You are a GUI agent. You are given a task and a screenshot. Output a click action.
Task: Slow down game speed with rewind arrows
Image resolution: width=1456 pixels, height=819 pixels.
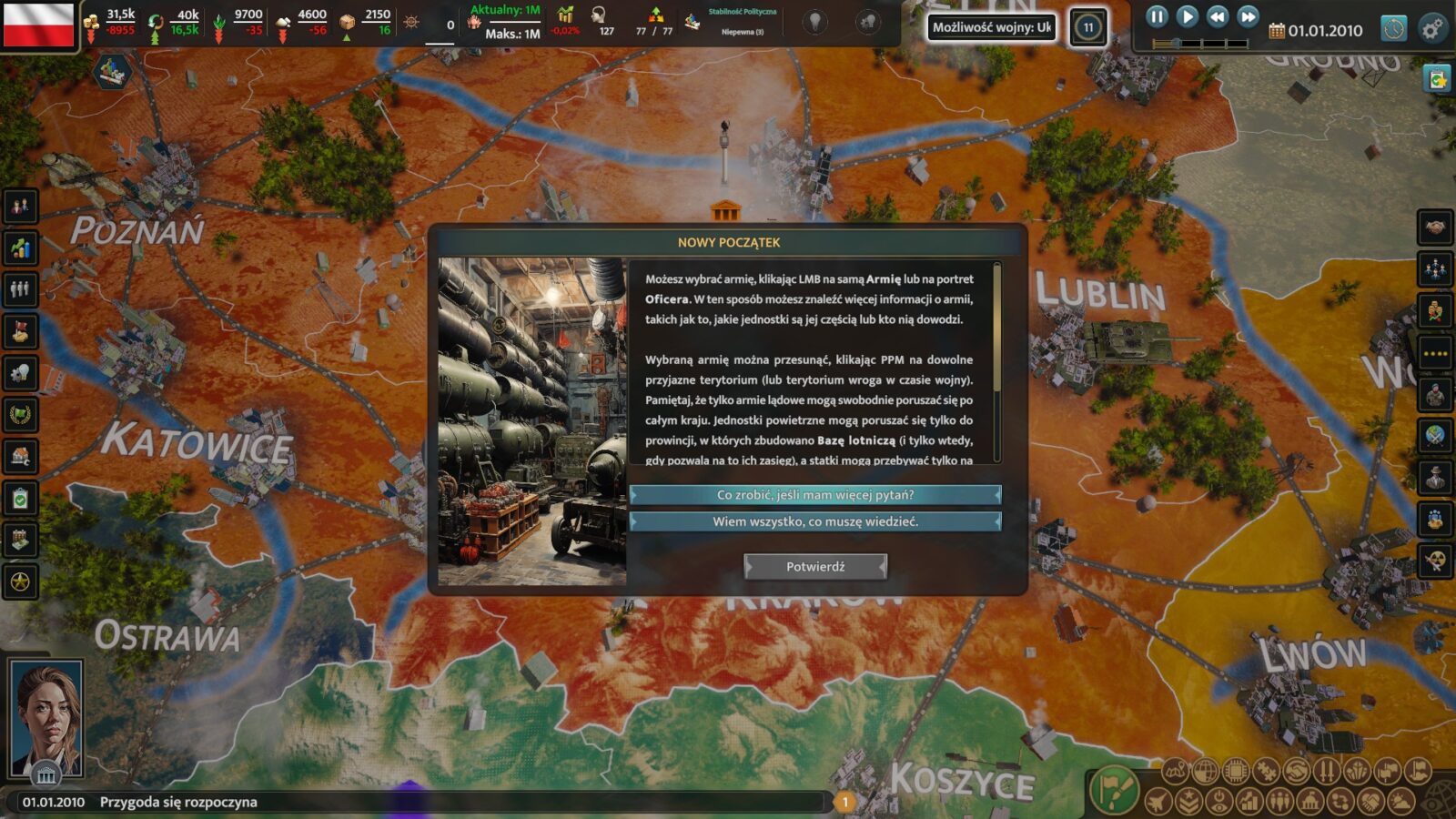[1218, 16]
